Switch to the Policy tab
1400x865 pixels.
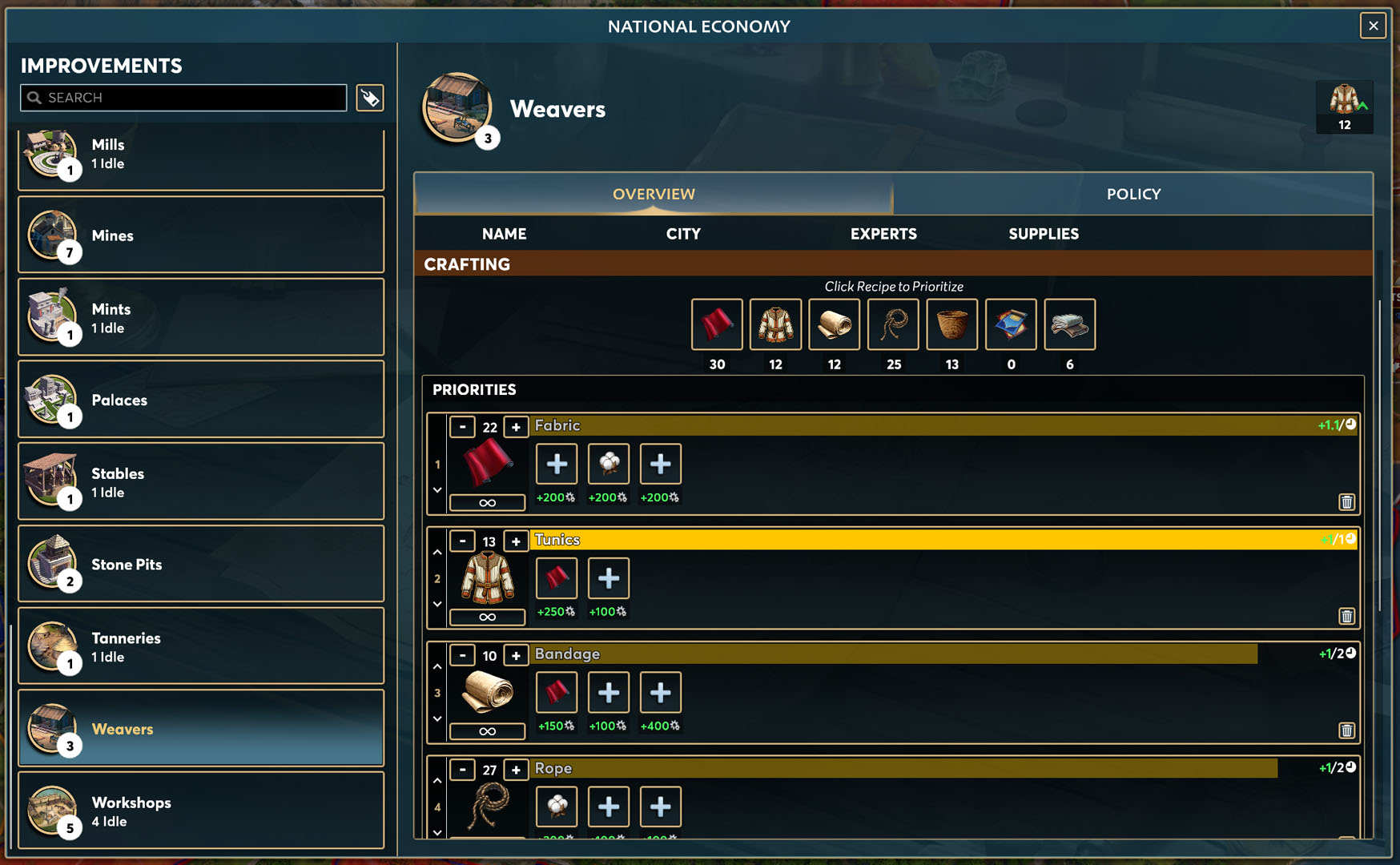tap(1132, 194)
